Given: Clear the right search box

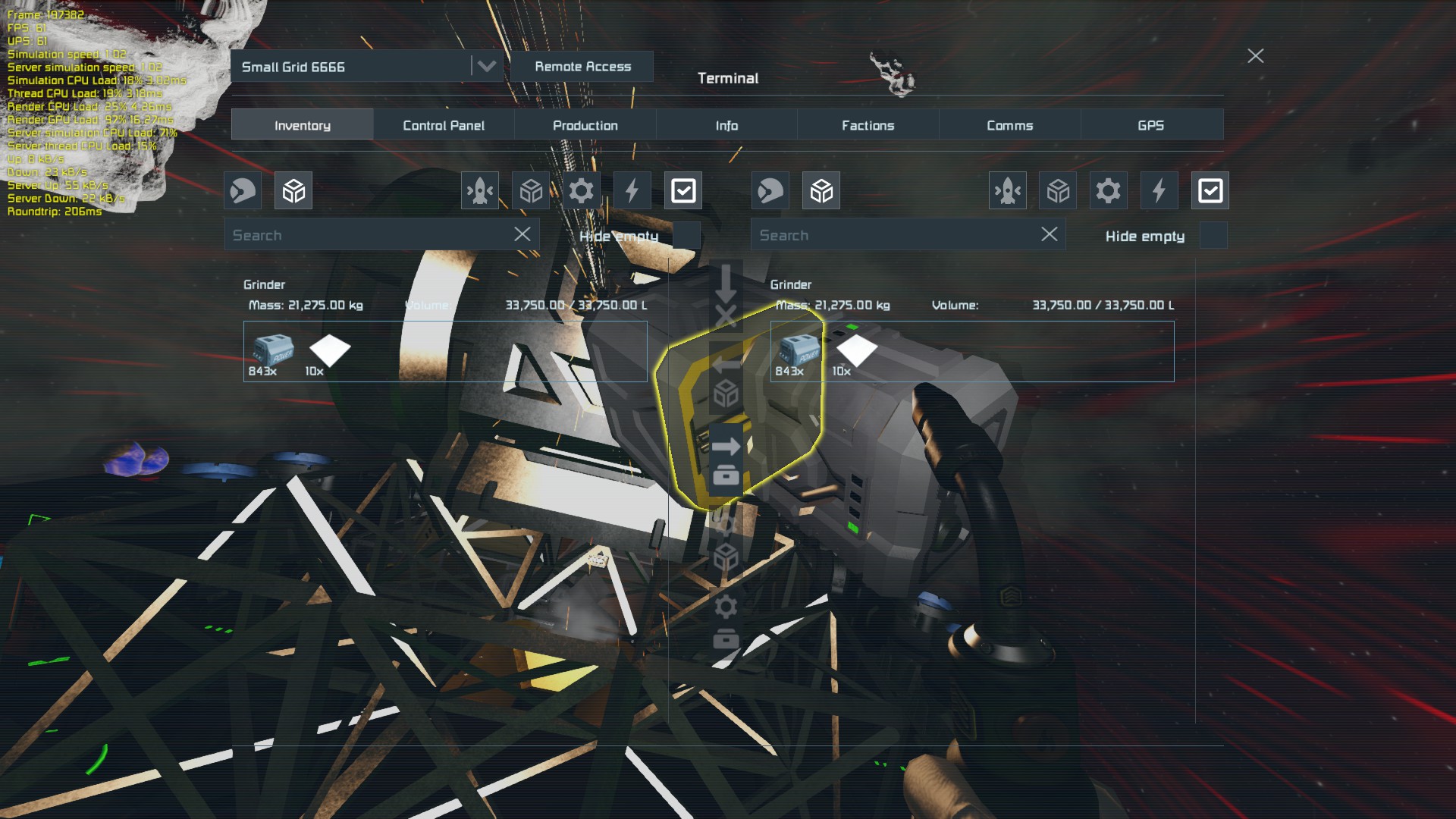Looking at the screenshot, I should (1049, 234).
